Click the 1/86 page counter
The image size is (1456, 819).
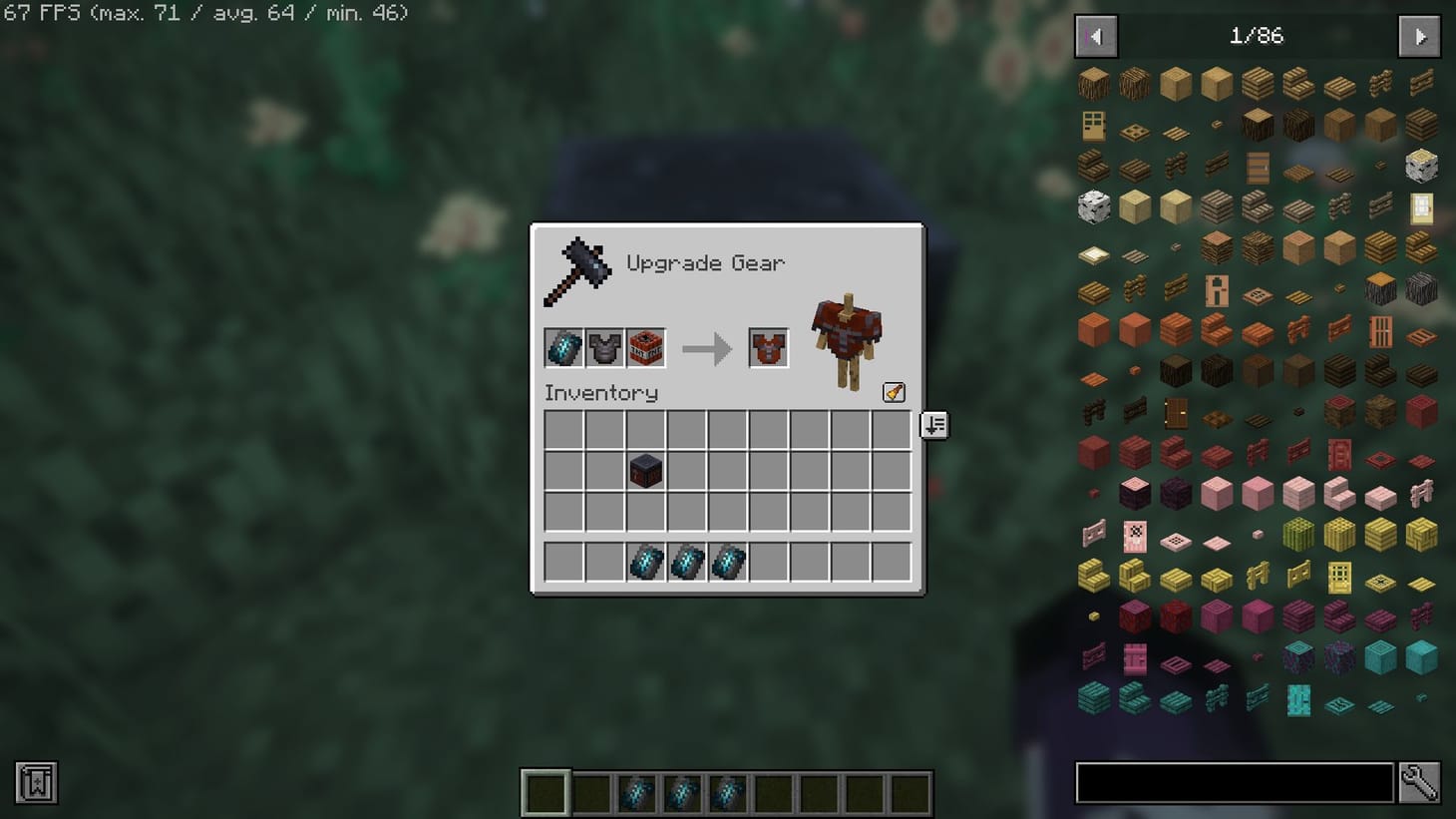1257,36
